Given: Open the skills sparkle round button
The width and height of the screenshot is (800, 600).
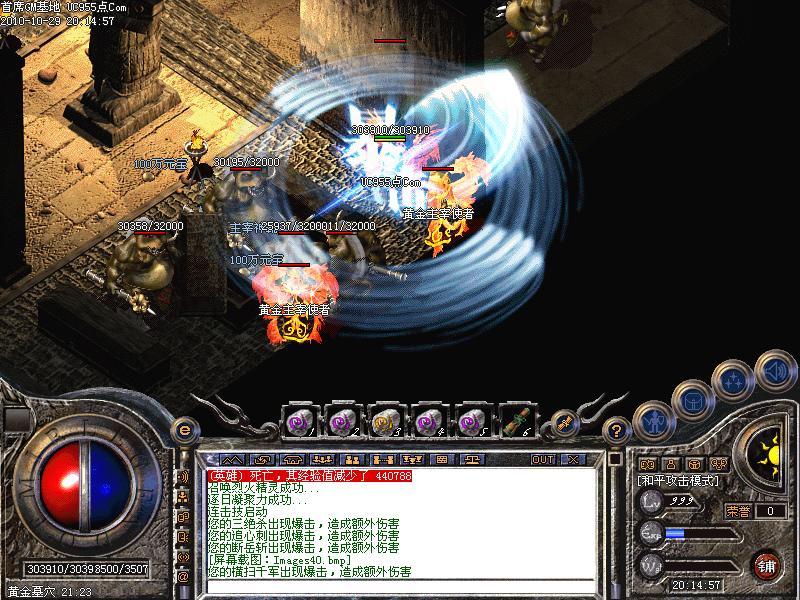Looking at the screenshot, I should point(733,380).
